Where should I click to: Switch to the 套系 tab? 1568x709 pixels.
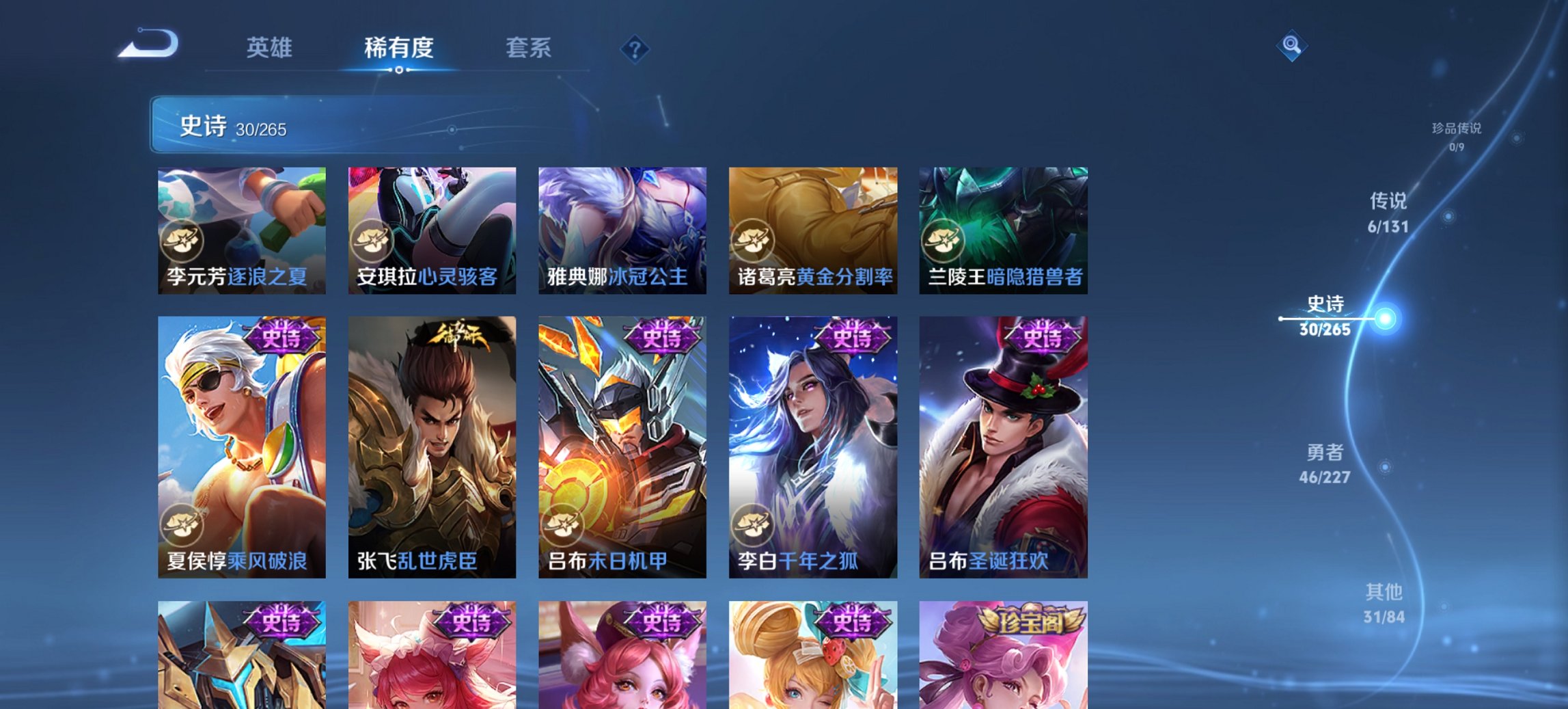coord(528,48)
